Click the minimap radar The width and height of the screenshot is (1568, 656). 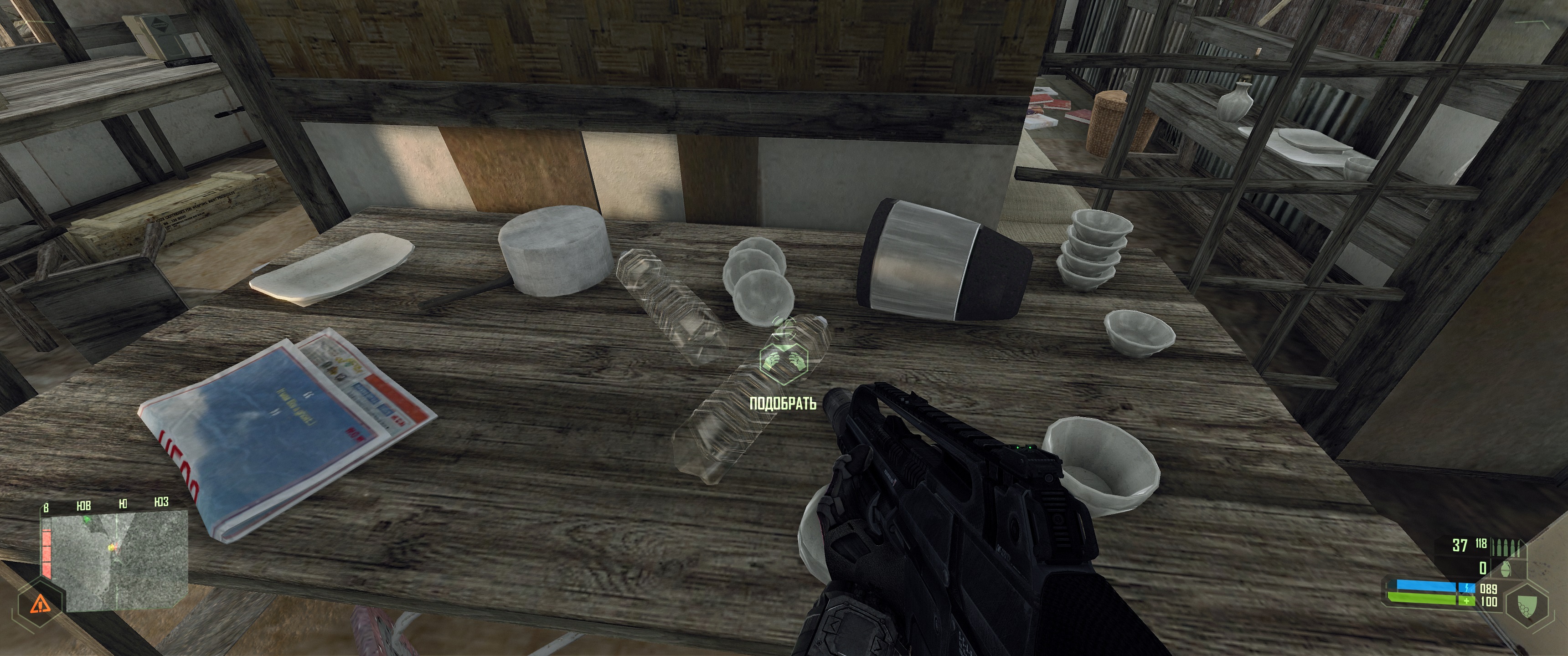click(x=119, y=560)
